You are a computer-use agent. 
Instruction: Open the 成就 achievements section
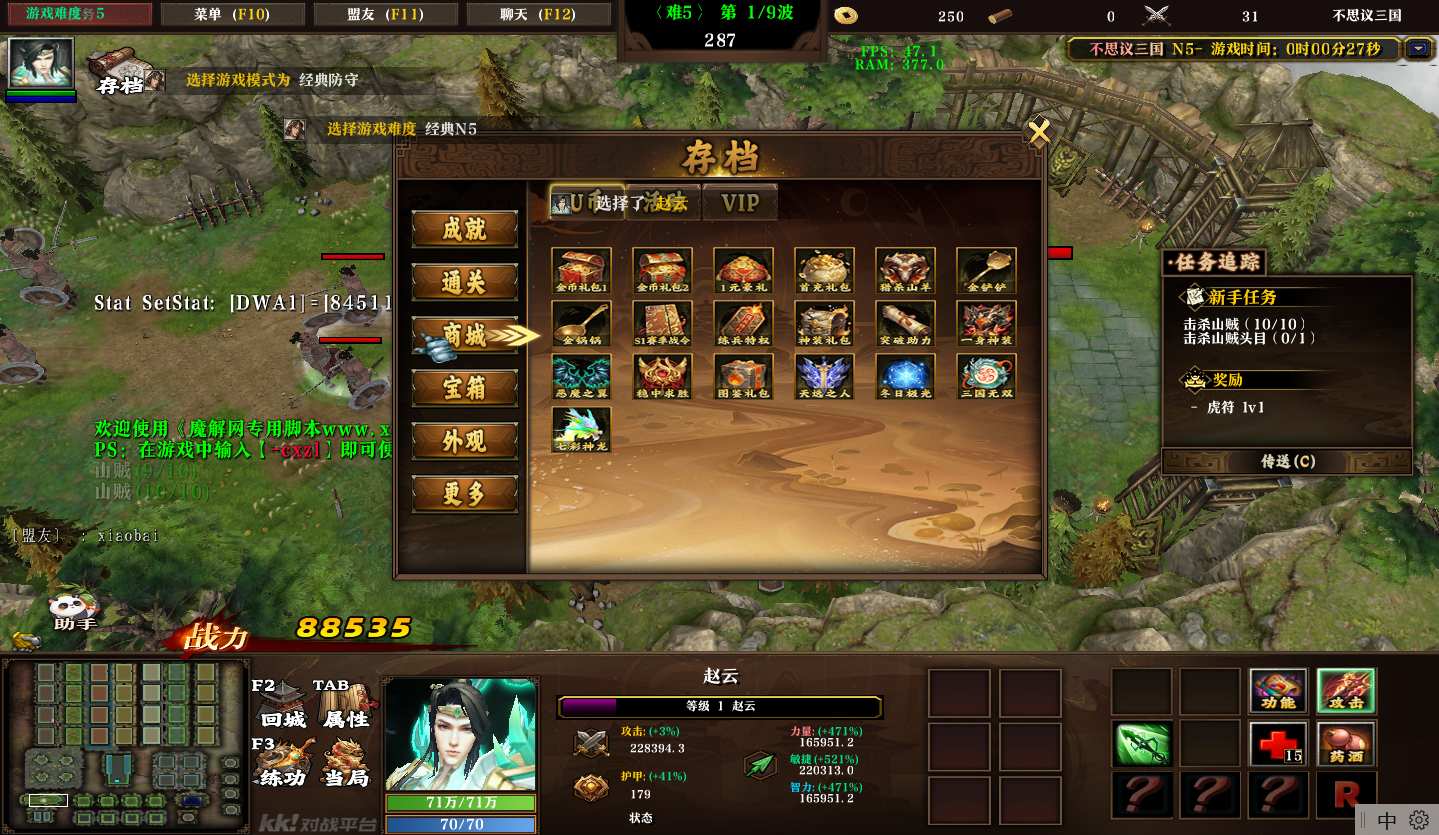465,229
